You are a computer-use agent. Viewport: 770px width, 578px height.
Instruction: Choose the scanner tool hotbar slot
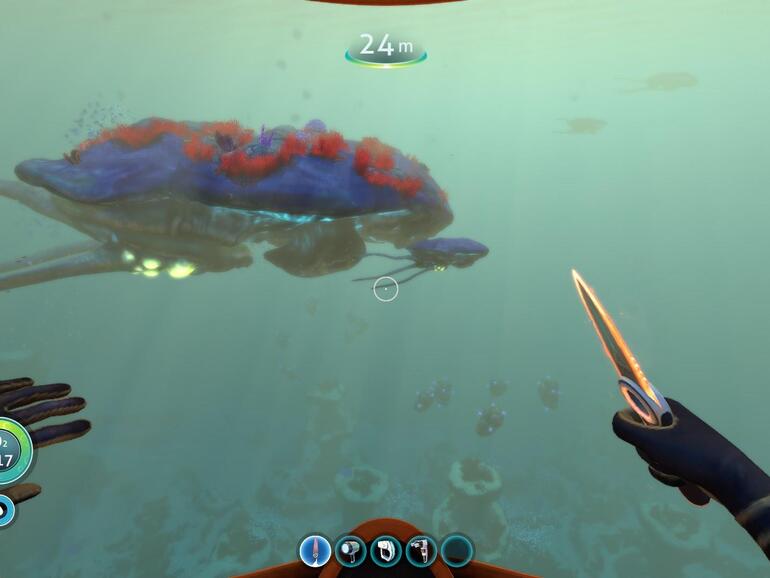[x=386, y=550]
